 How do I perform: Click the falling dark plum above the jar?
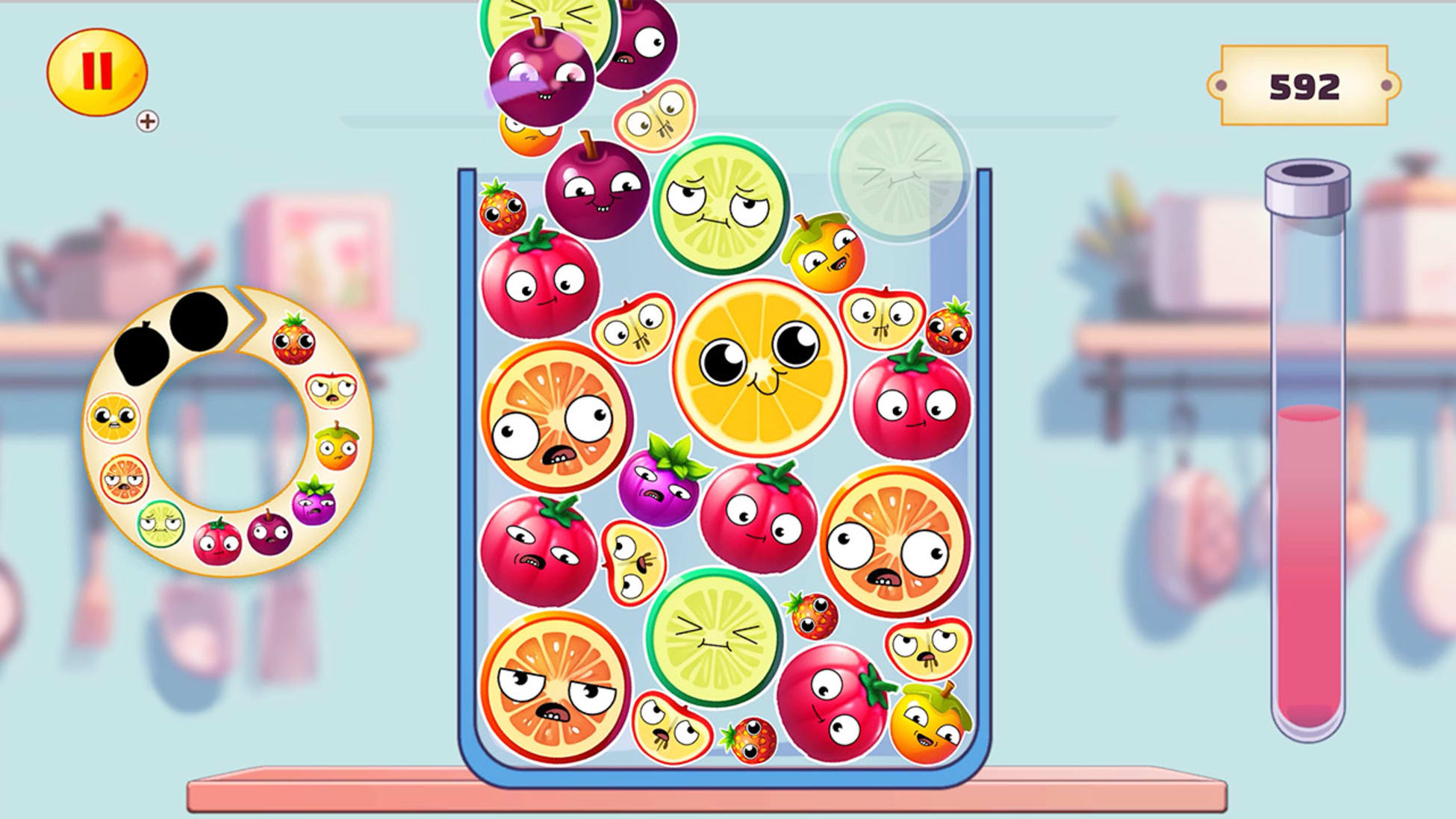(541, 78)
